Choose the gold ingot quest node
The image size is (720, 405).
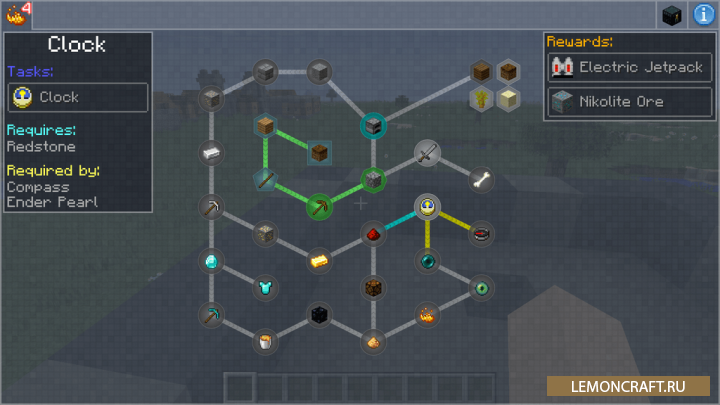(319, 260)
